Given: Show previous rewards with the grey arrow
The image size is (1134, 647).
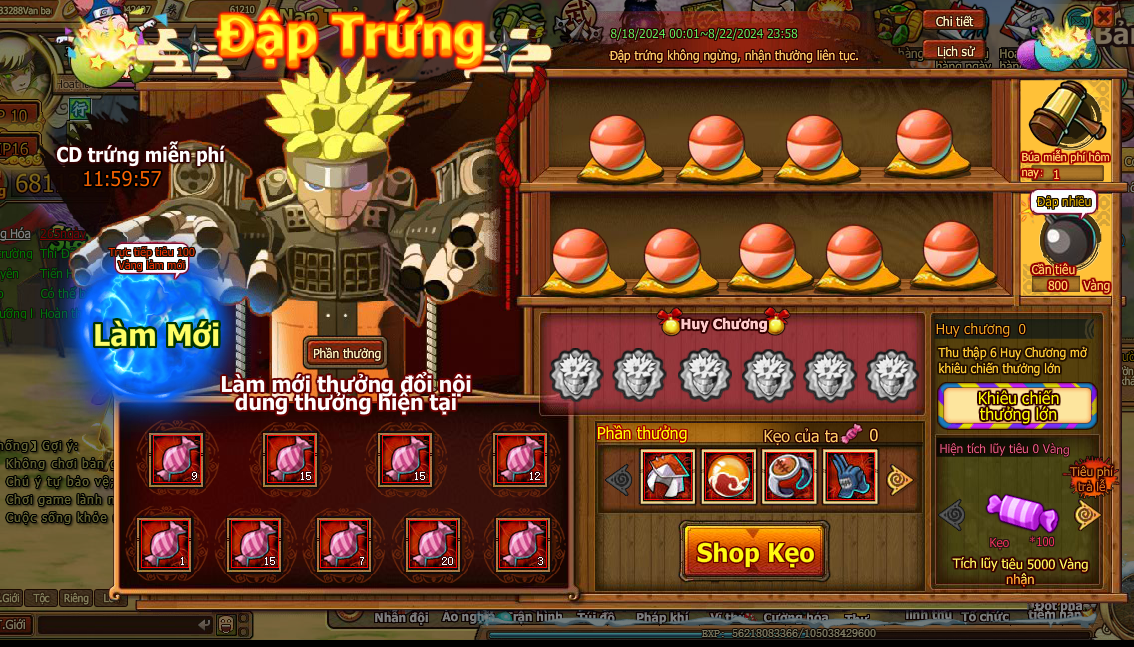Looking at the screenshot, I should [x=619, y=479].
